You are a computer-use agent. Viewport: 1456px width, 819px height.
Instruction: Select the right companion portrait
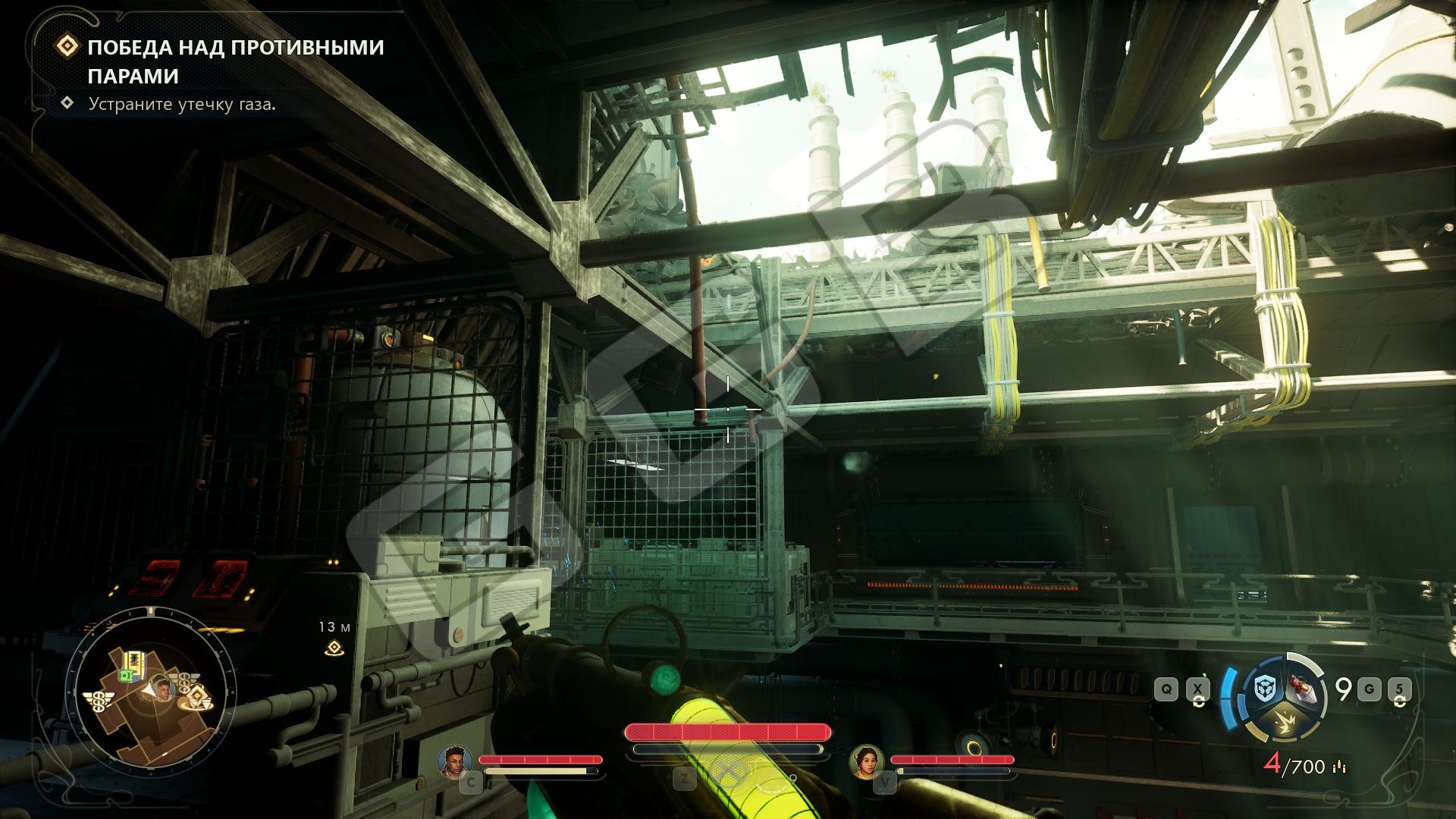[867, 761]
